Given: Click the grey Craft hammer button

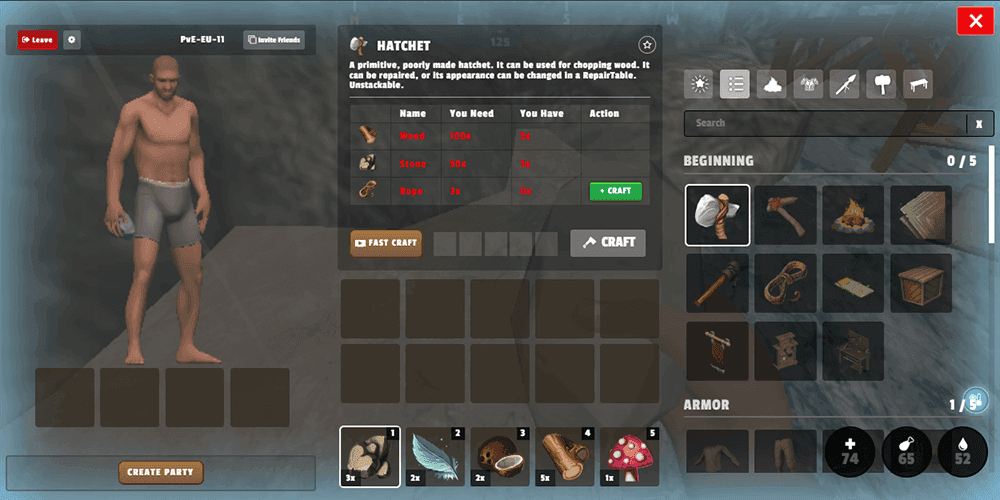Looking at the screenshot, I should tap(608, 243).
